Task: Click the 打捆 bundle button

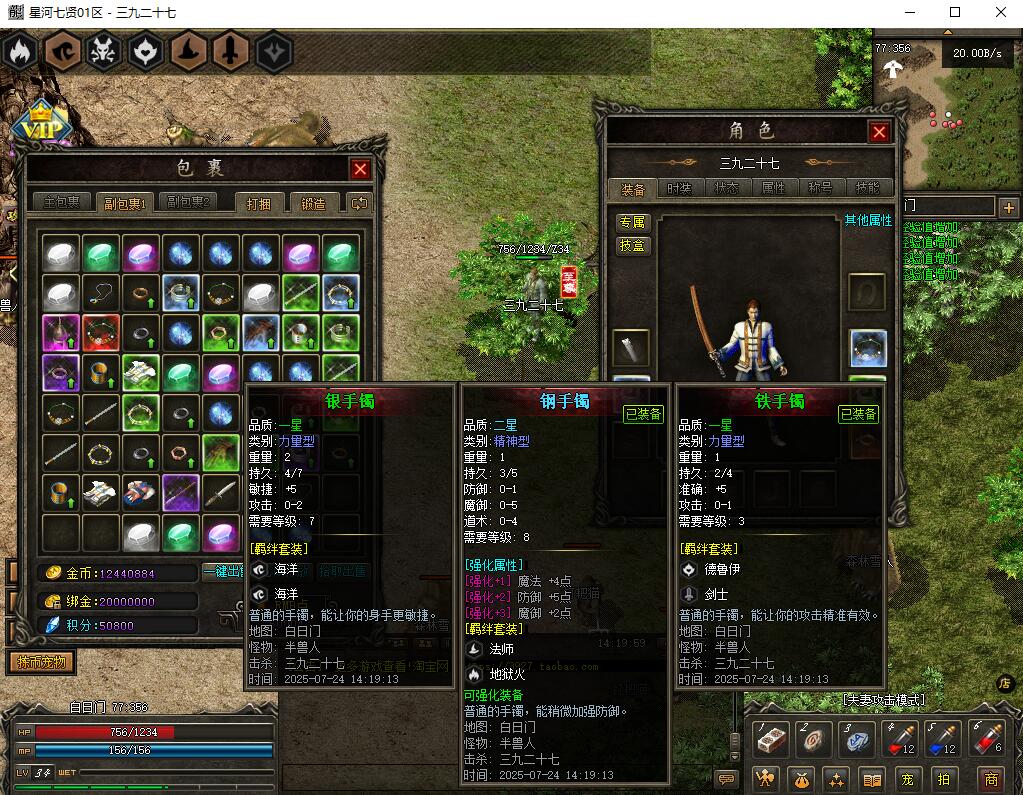Action: point(260,203)
